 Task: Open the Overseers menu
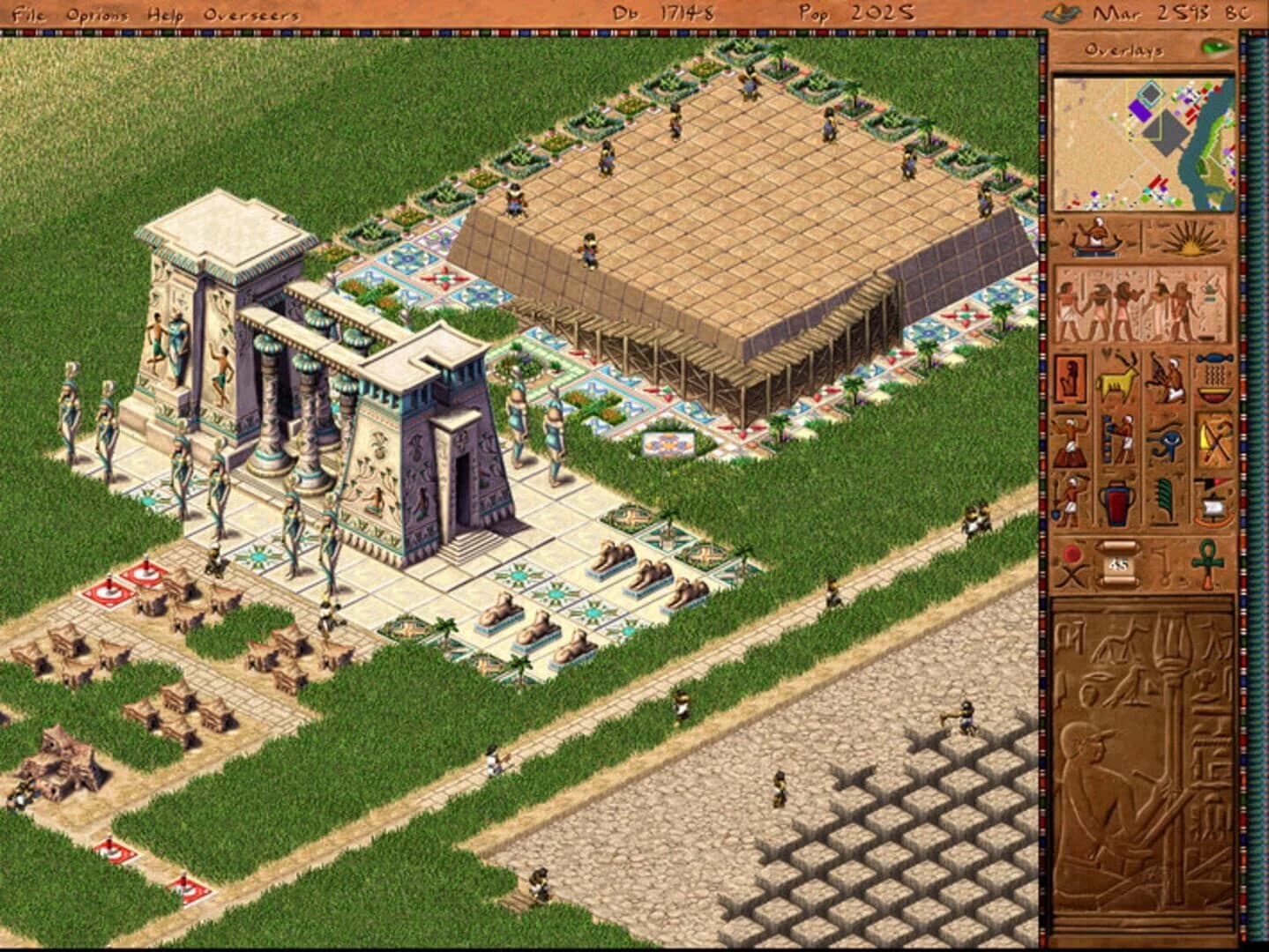[x=250, y=13]
